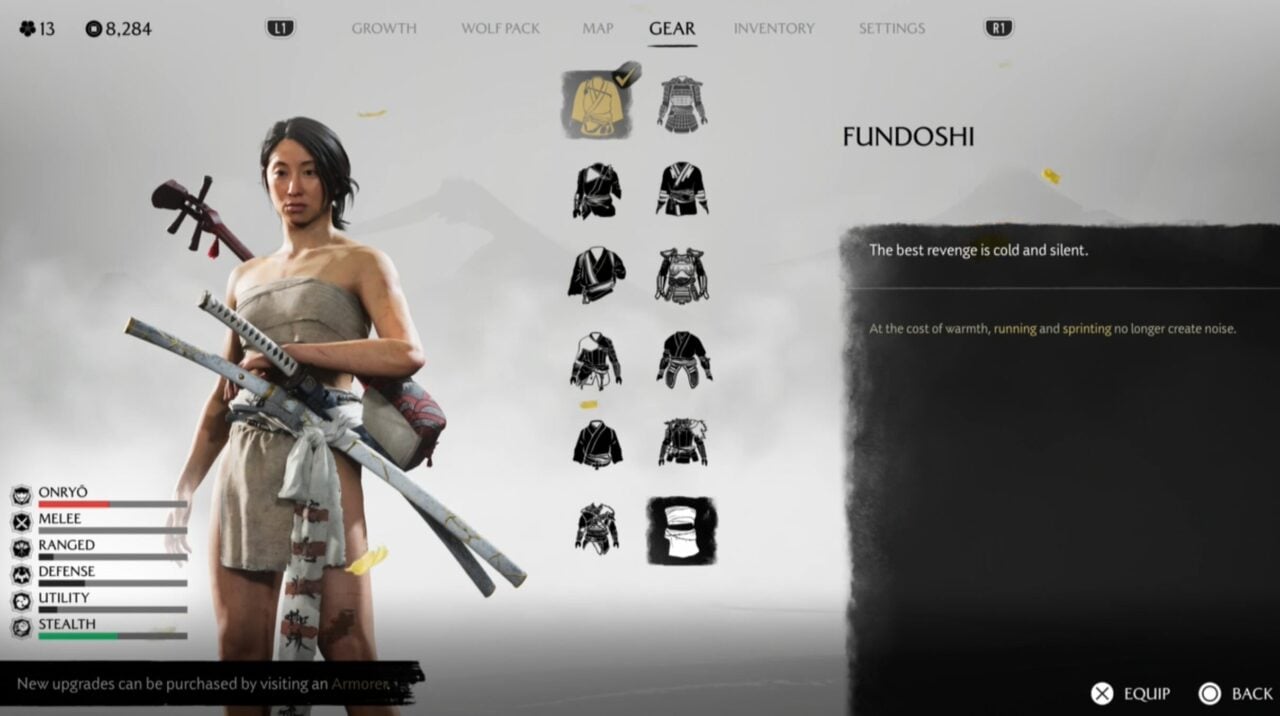Screen dimensions: 1280x716
Task: Select the Gear tab
Action: pyautogui.click(x=672, y=29)
